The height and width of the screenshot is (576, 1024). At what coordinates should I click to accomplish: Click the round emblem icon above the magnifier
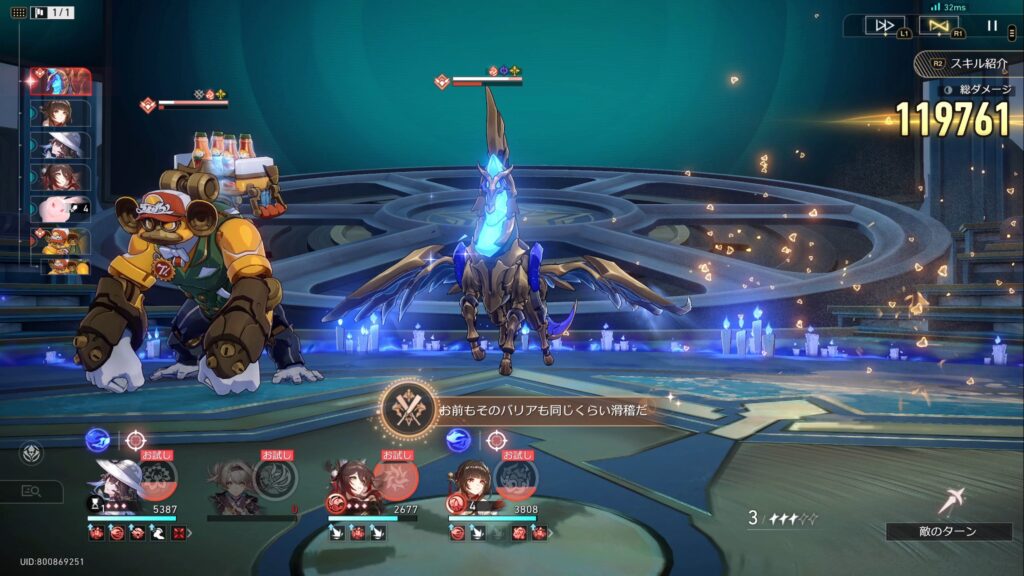point(31,454)
